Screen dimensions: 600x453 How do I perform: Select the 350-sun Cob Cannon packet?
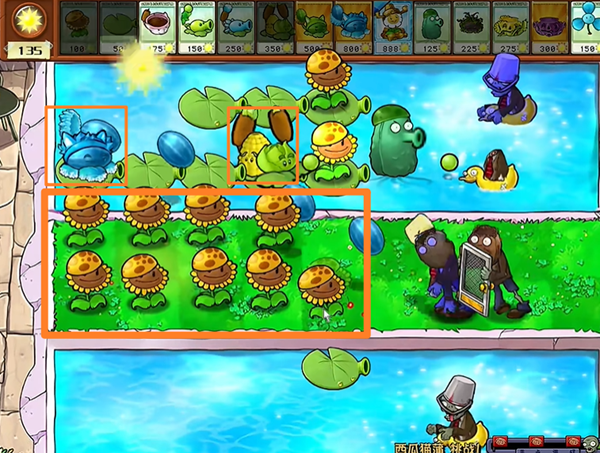(x=271, y=25)
